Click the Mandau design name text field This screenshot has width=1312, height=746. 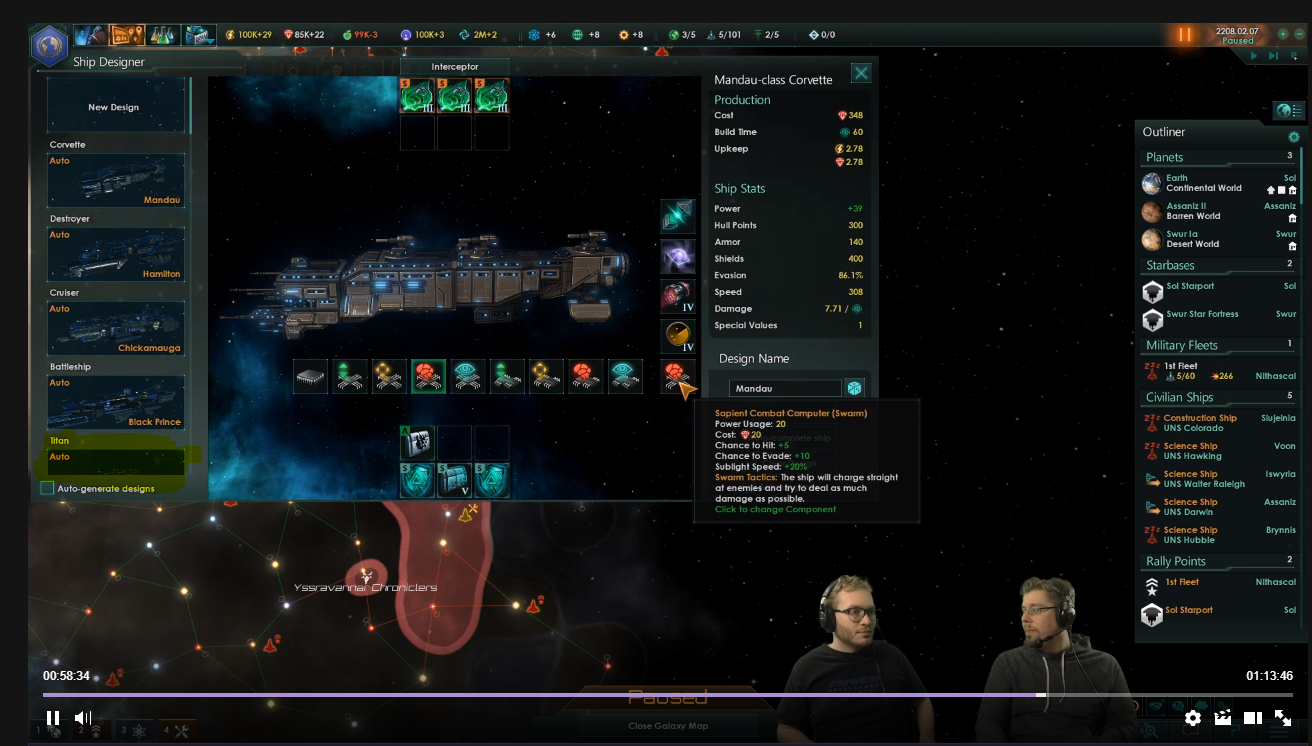click(785, 387)
